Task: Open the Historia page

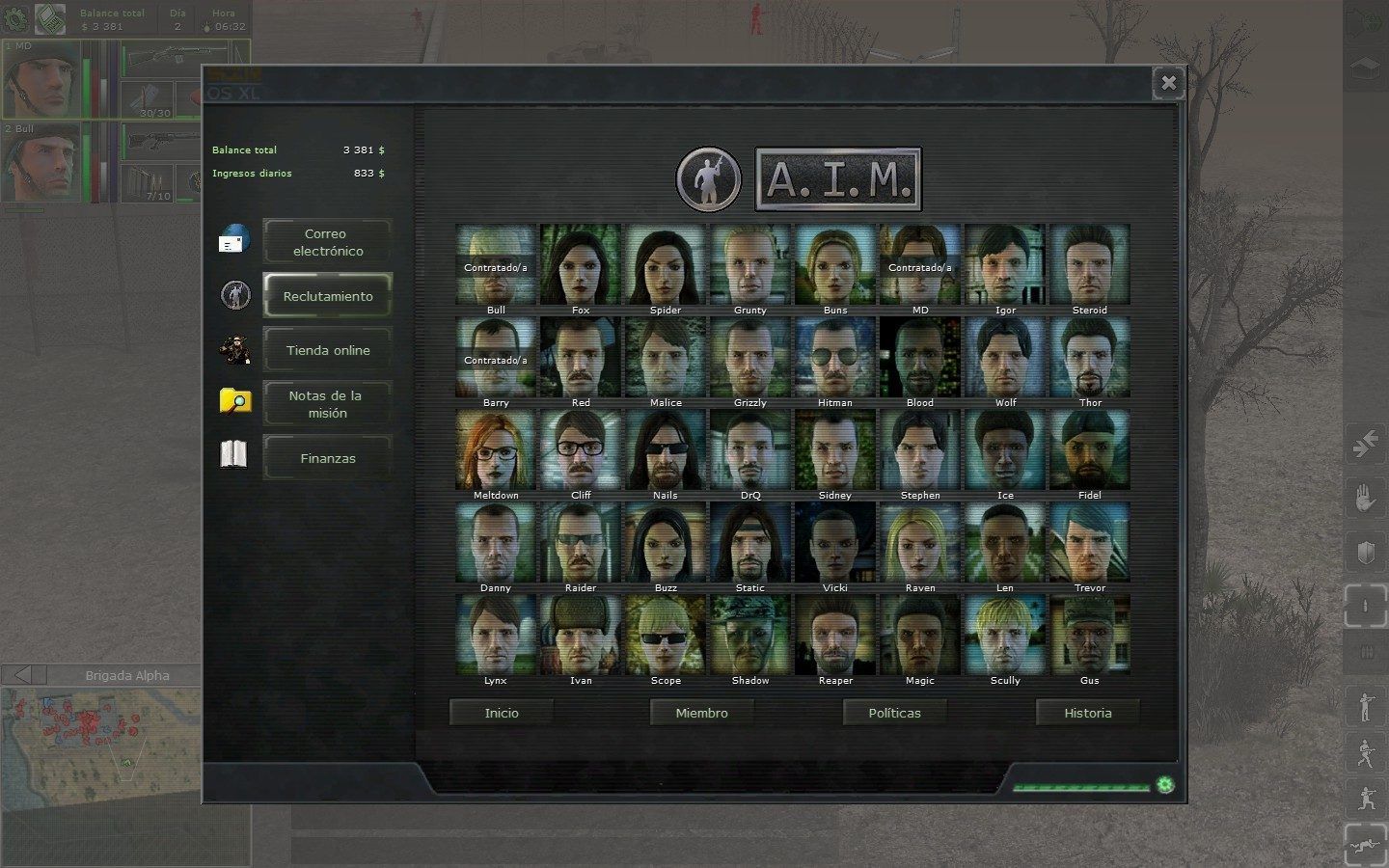Action: (x=1087, y=713)
